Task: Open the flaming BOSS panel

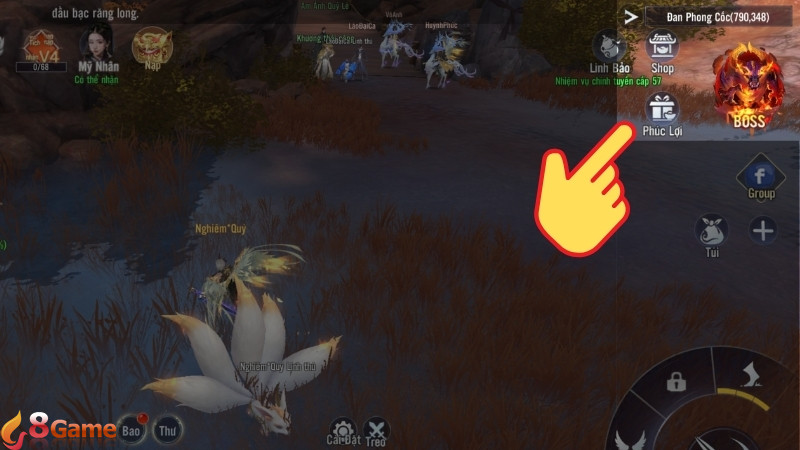Action: click(748, 88)
